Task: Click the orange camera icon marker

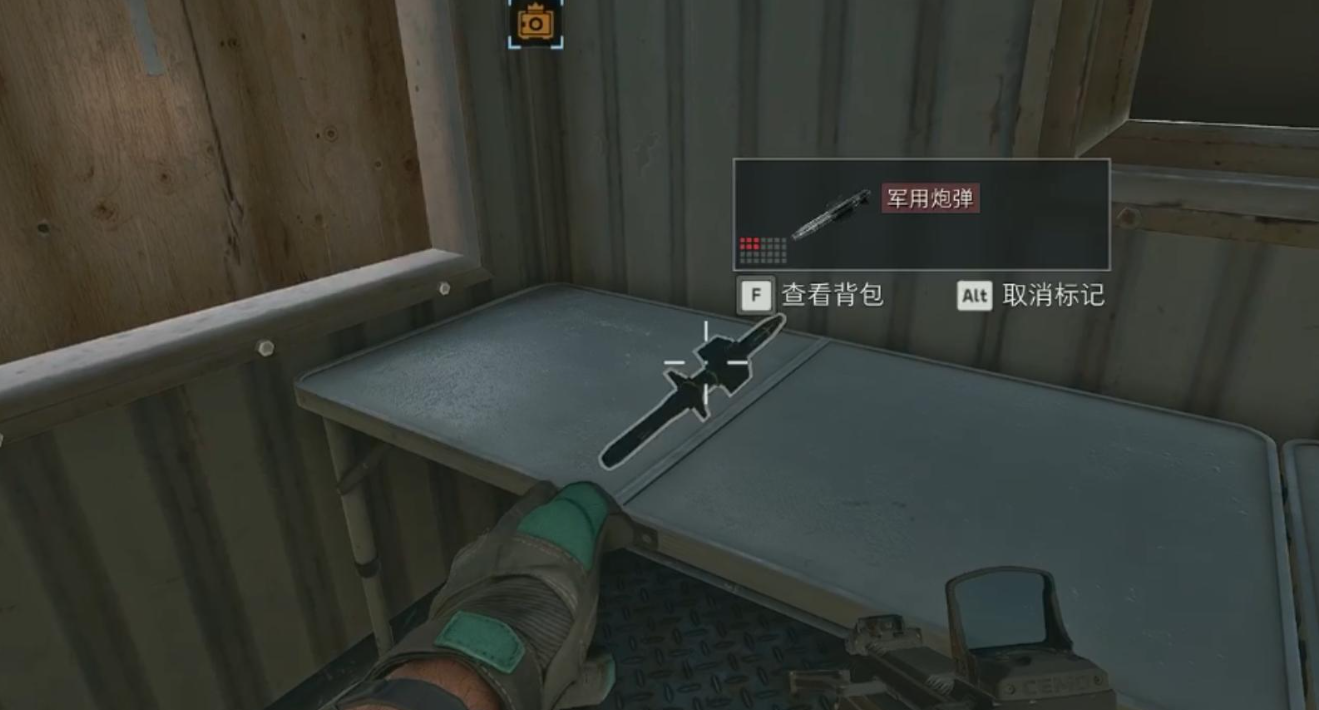Action: click(535, 22)
